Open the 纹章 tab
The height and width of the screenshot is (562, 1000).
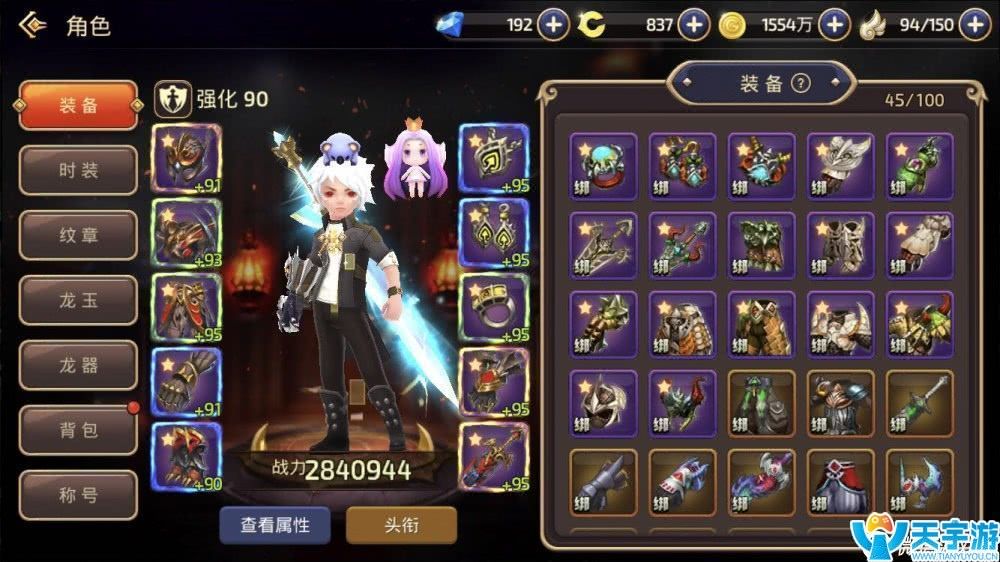pyautogui.click(x=78, y=235)
